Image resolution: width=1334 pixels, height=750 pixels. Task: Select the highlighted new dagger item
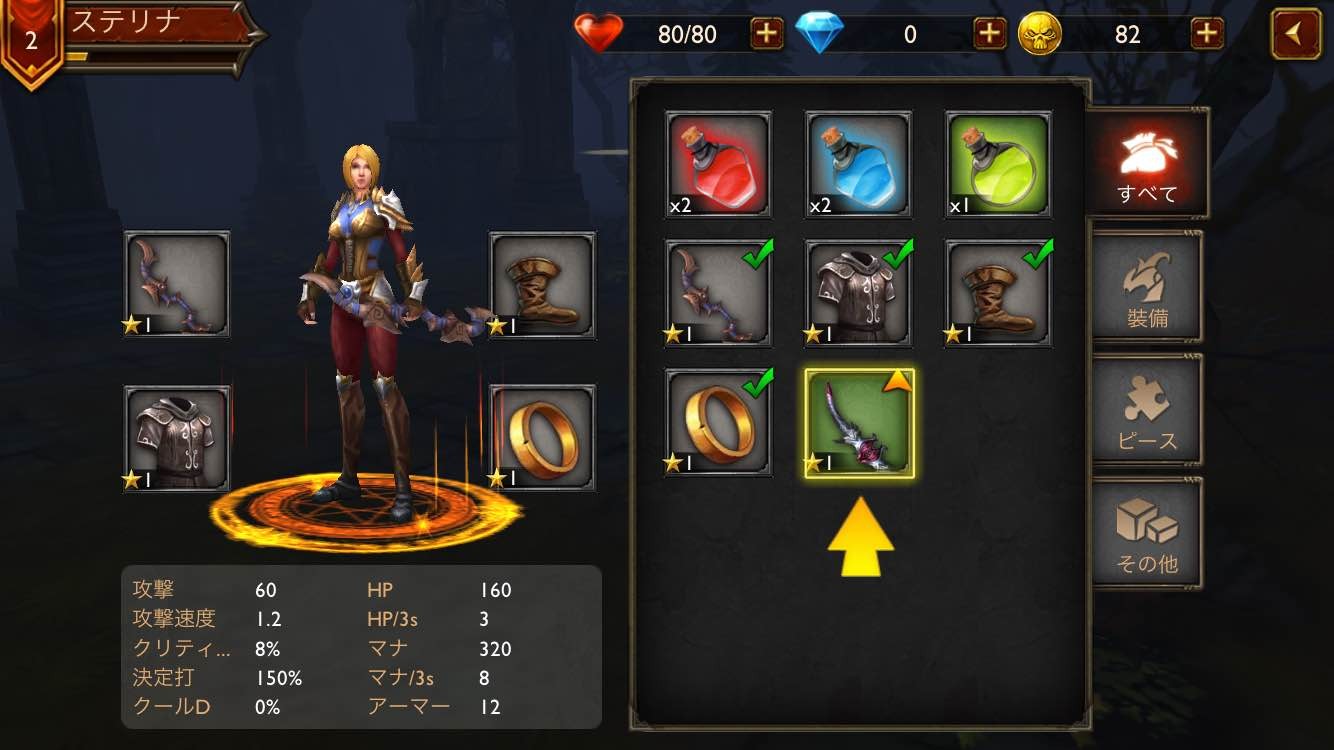pos(859,423)
